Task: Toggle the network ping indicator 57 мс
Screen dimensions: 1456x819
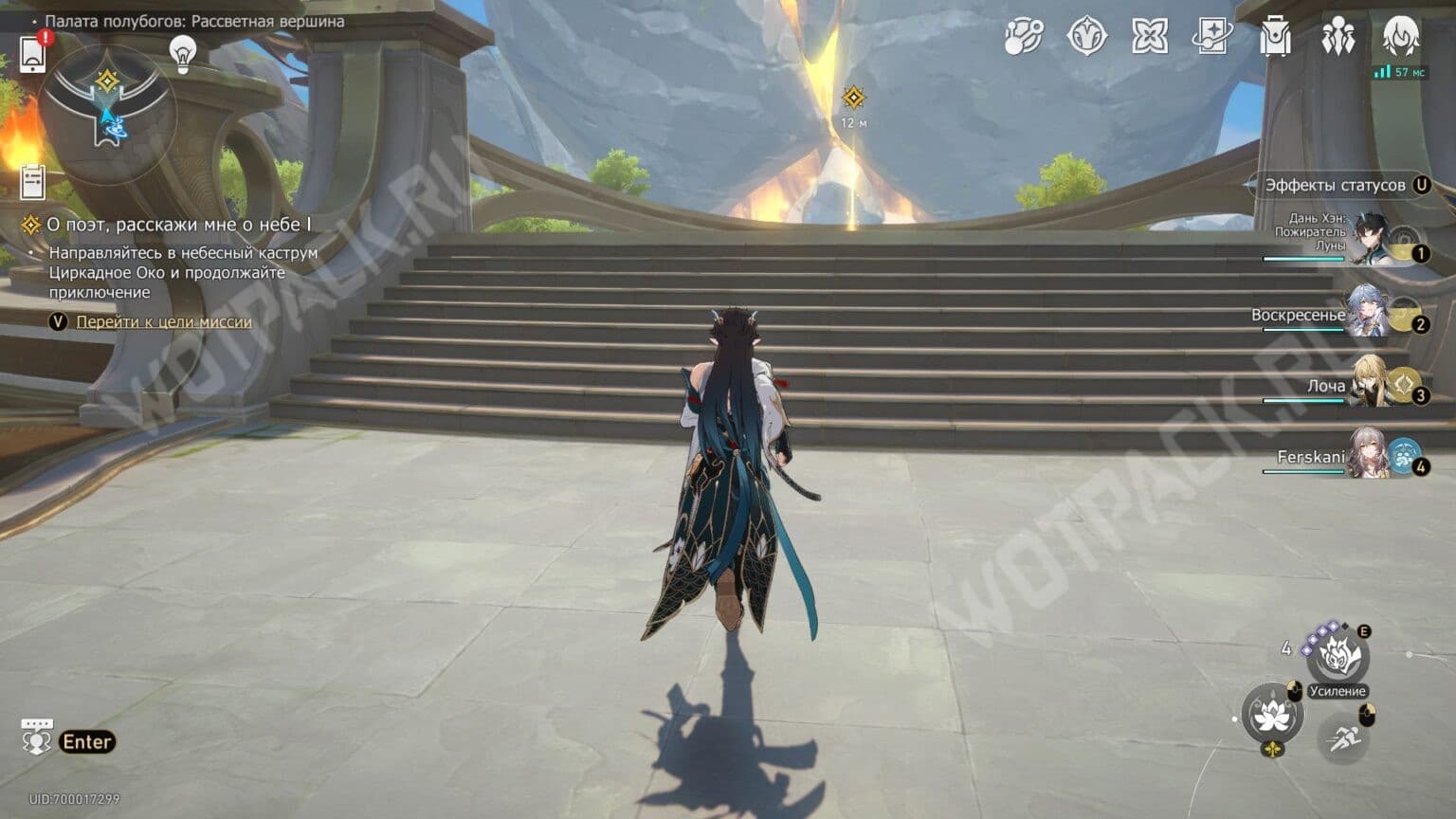Action: click(x=1401, y=70)
